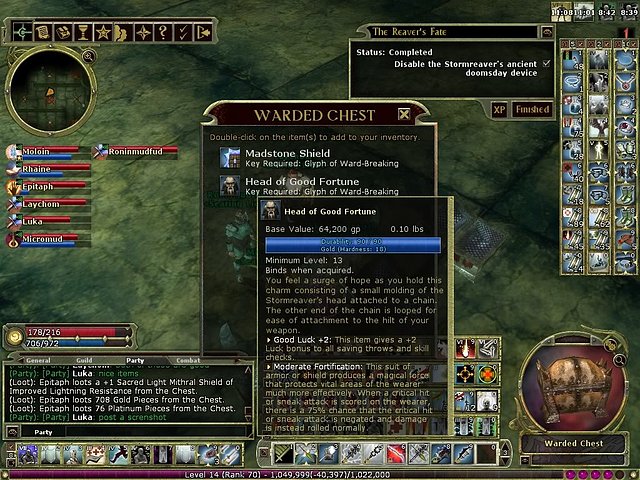Switch to the Guild chat tab
640x480 pixels.
(x=84, y=360)
